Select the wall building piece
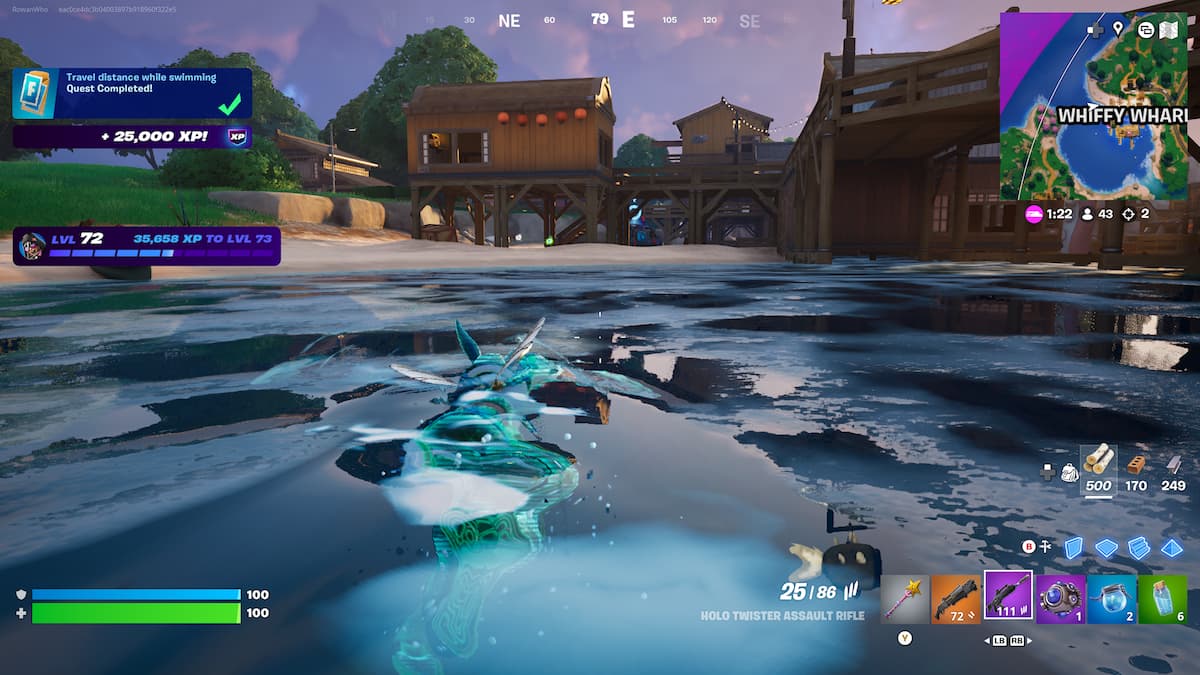Image resolution: width=1200 pixels, height=675 pixels. click(x=1073, y=547)
